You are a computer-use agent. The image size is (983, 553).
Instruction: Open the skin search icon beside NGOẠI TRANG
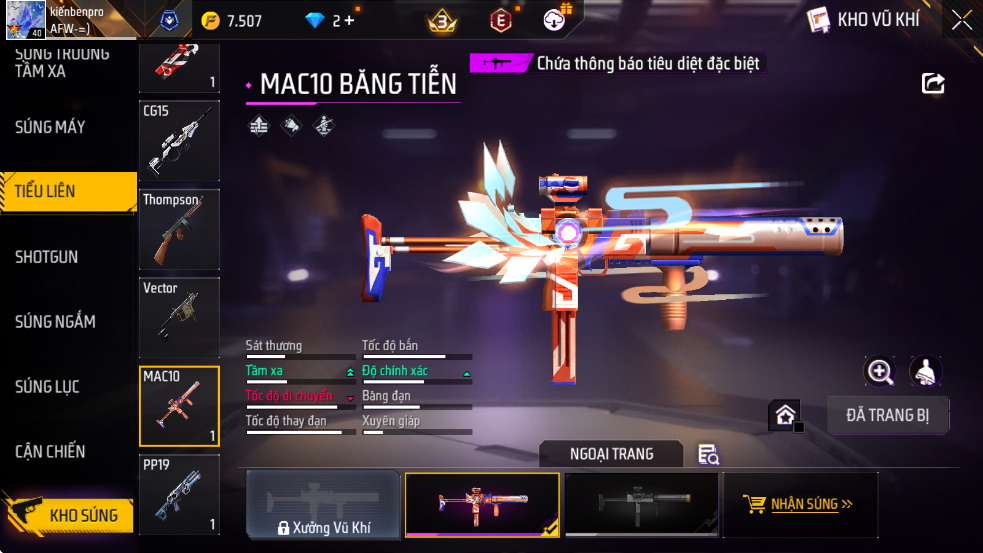click(x=708, y=455)
